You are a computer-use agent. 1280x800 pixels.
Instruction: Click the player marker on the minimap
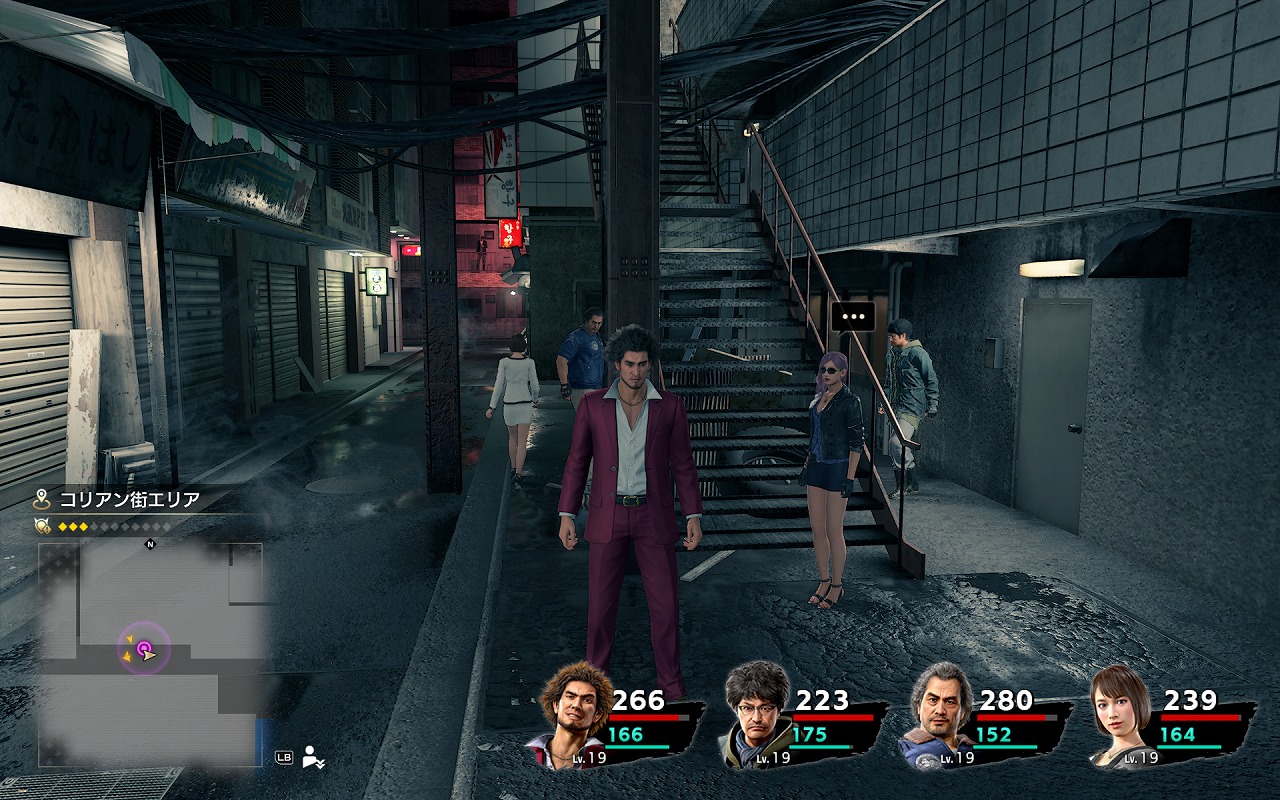pos(145,652)
